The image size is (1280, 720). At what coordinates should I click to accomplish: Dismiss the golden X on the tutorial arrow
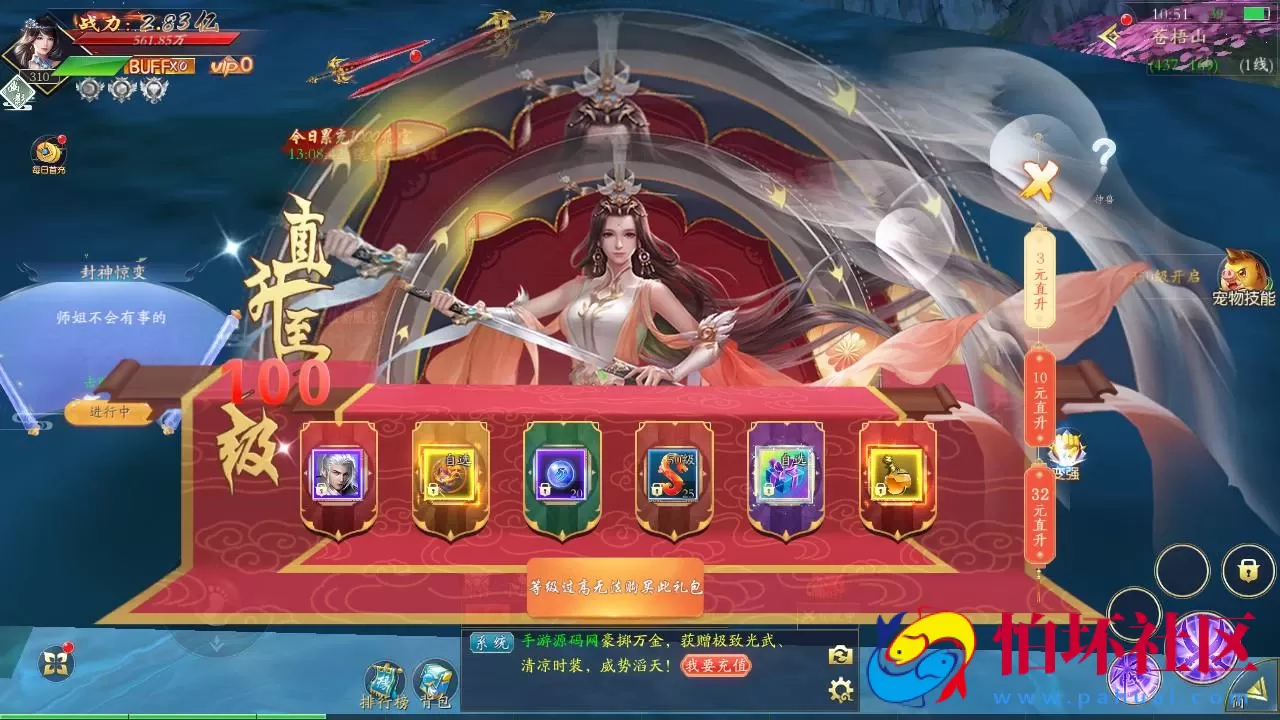click(1039, 180)
